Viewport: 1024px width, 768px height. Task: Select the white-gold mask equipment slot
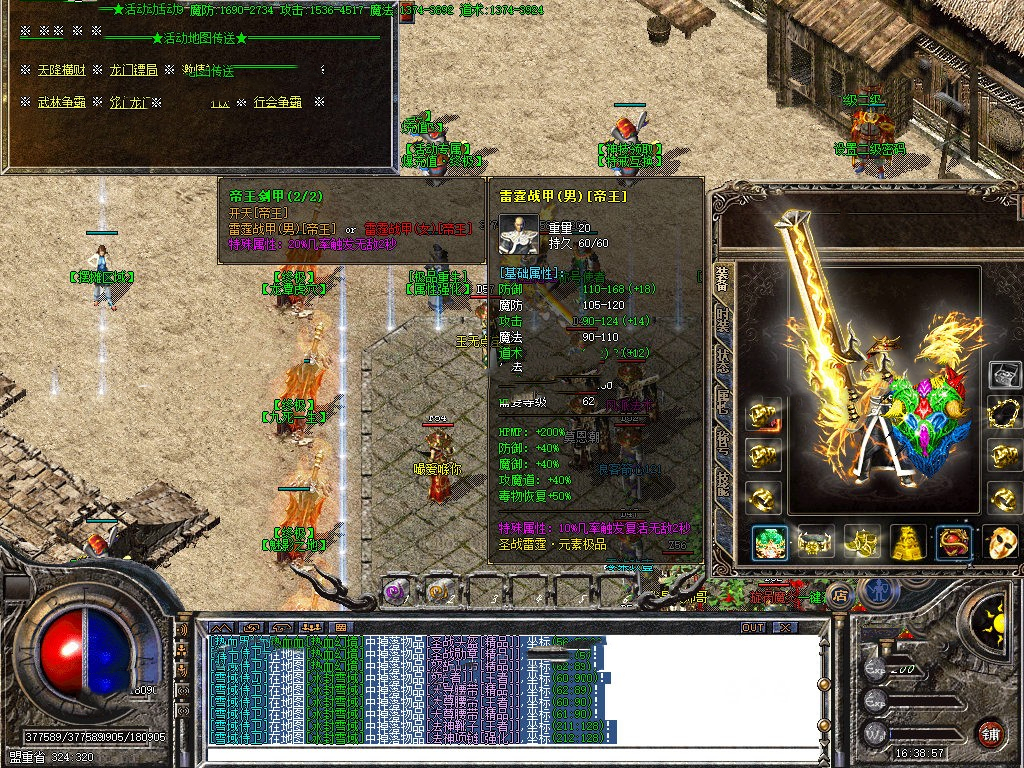1002,542
